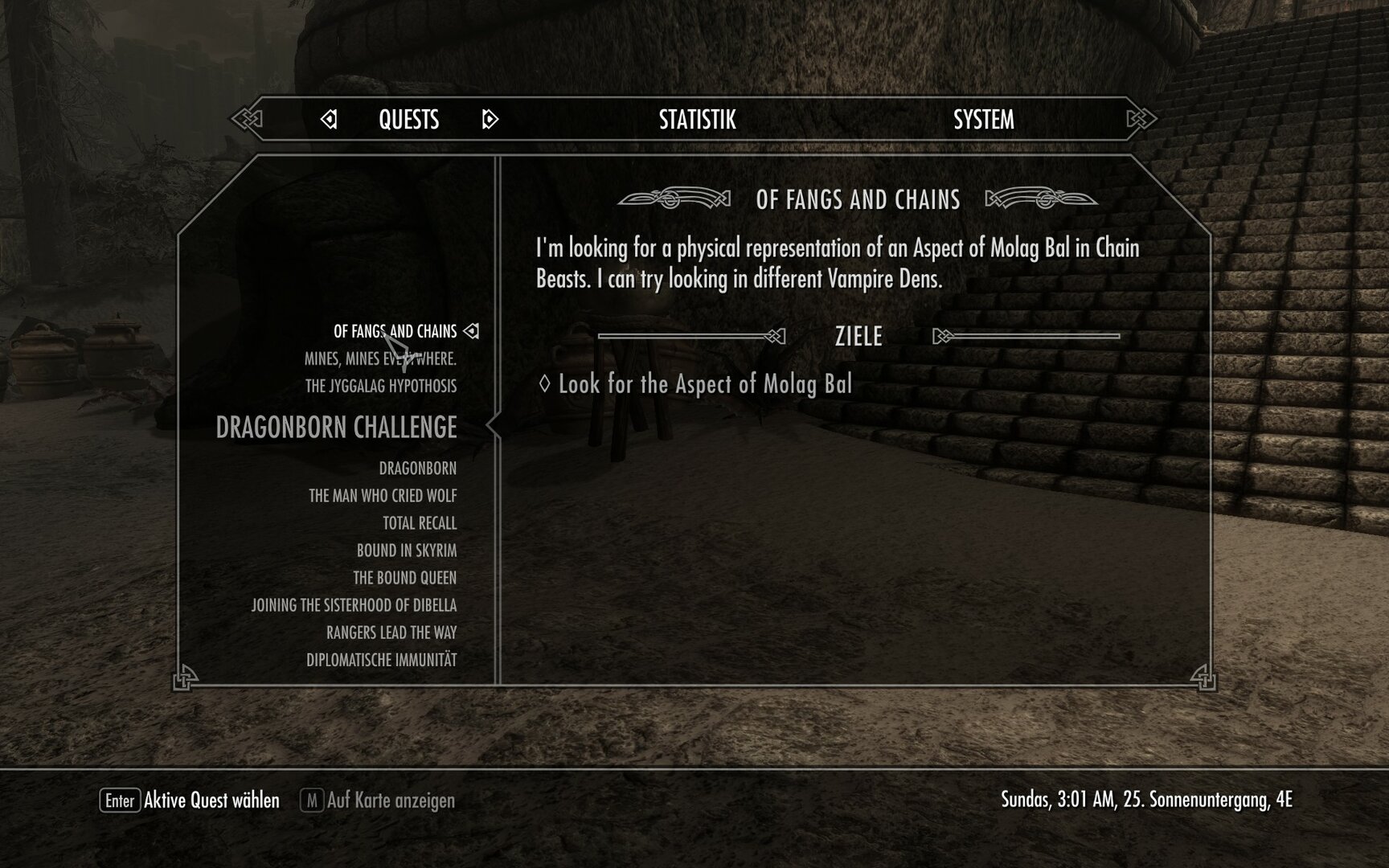Select the knotwork ornament right of quest title
Viewport: 1389px width, 868px height.
[x=1039, y=201]
